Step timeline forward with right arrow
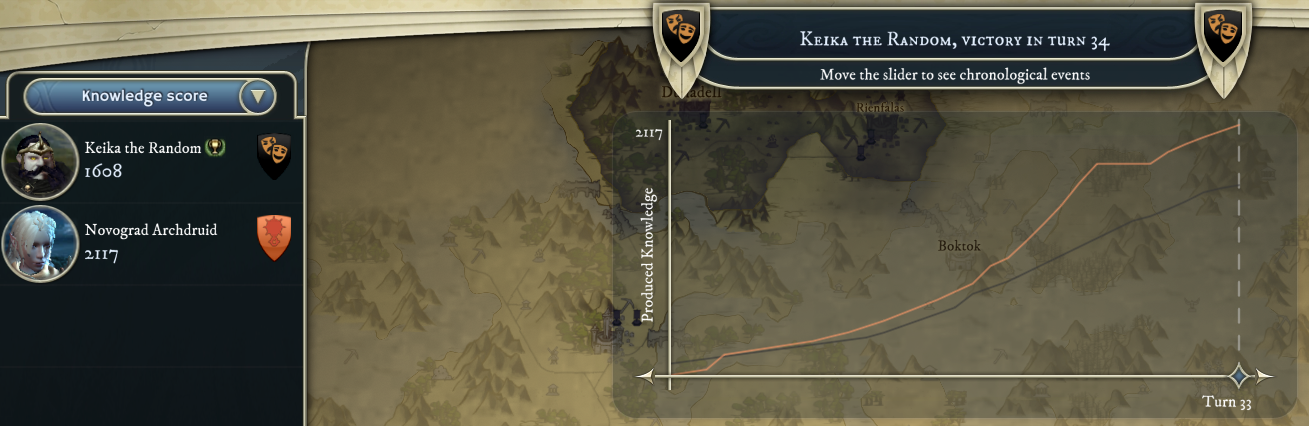1309x426 pixels. [1266, 377]
